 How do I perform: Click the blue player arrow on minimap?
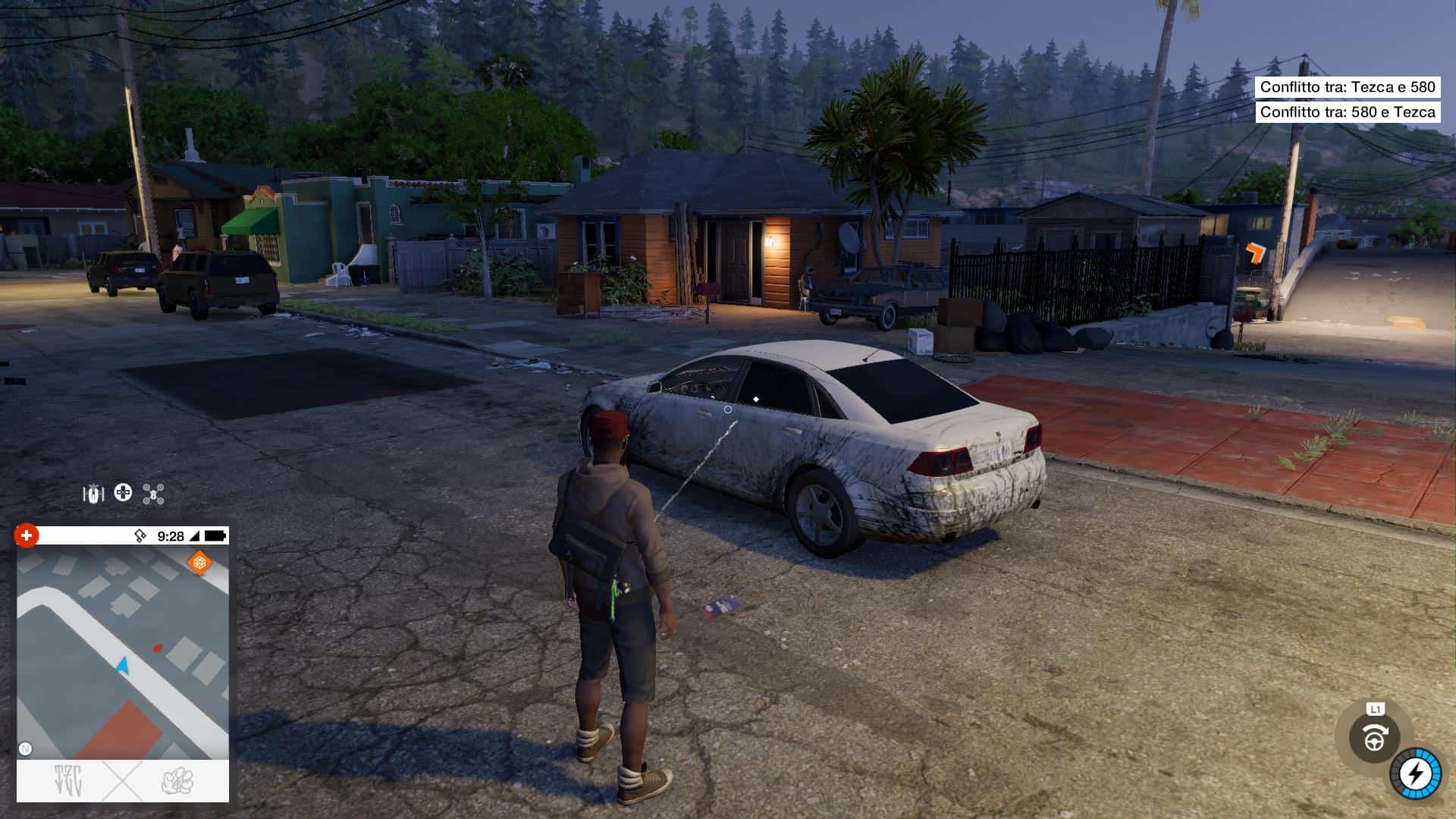123,666
